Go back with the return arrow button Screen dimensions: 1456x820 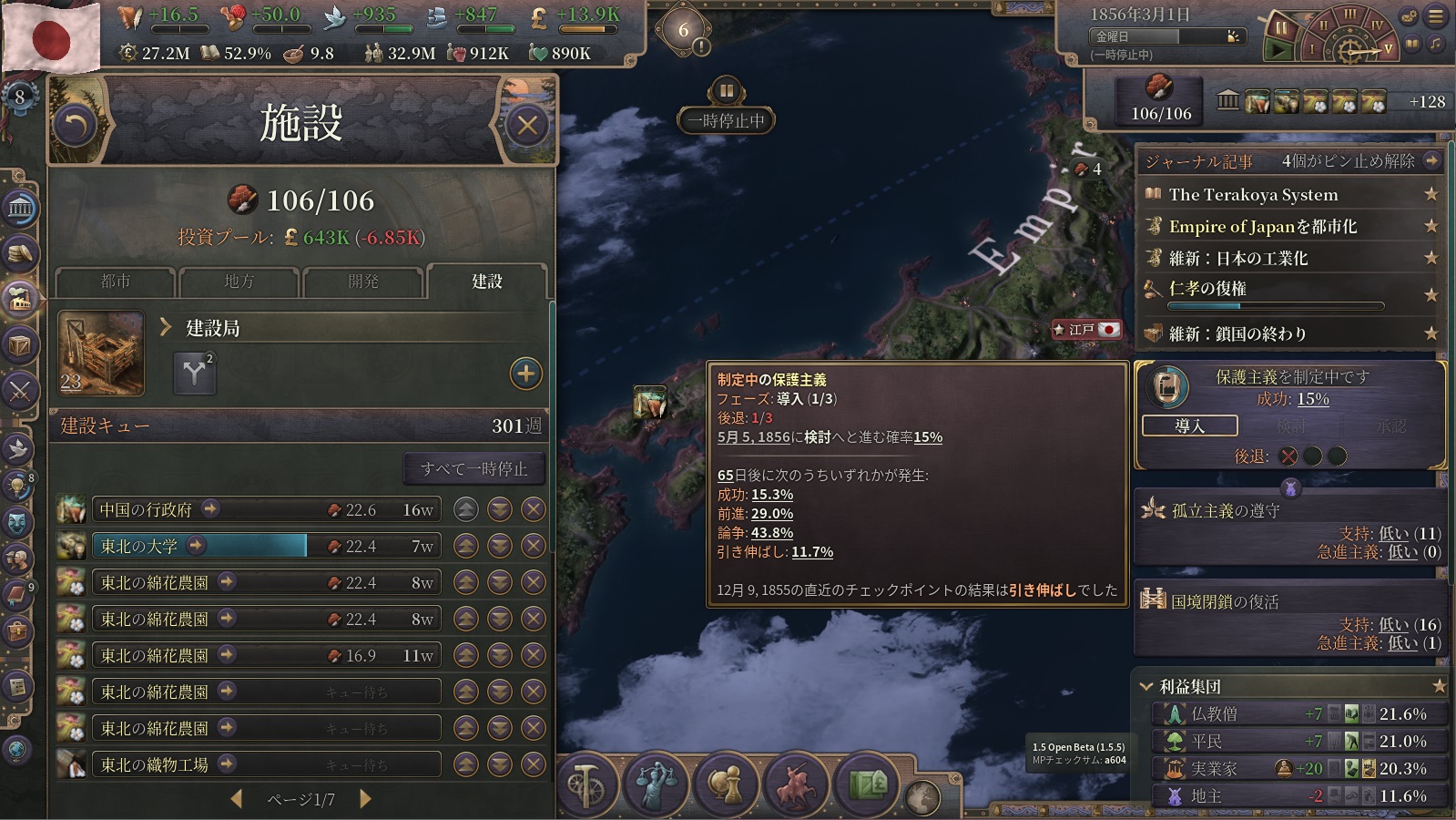click(75, 125)
